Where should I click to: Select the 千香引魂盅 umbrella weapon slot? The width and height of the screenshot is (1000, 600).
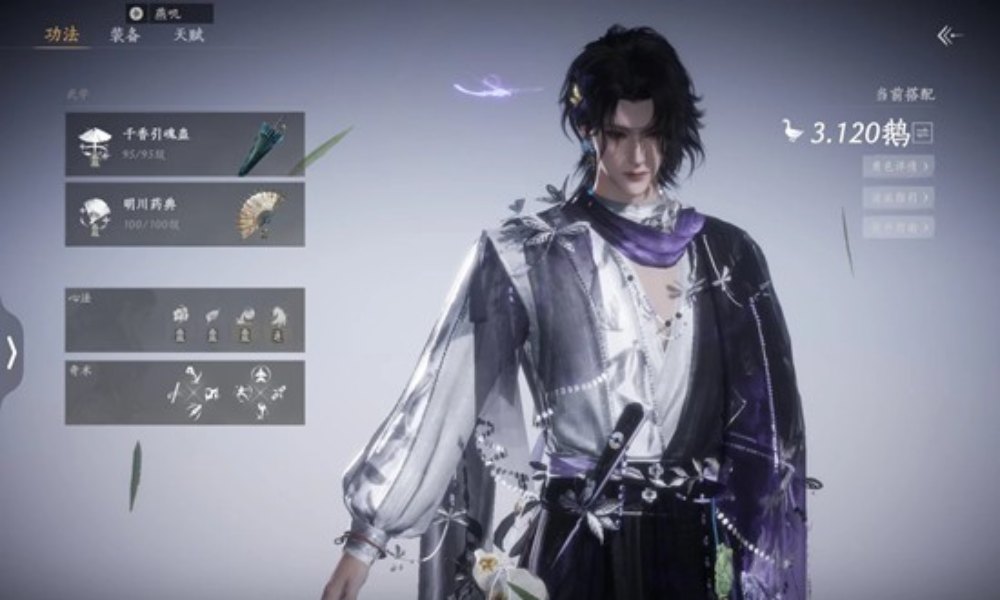click(185, 144)
